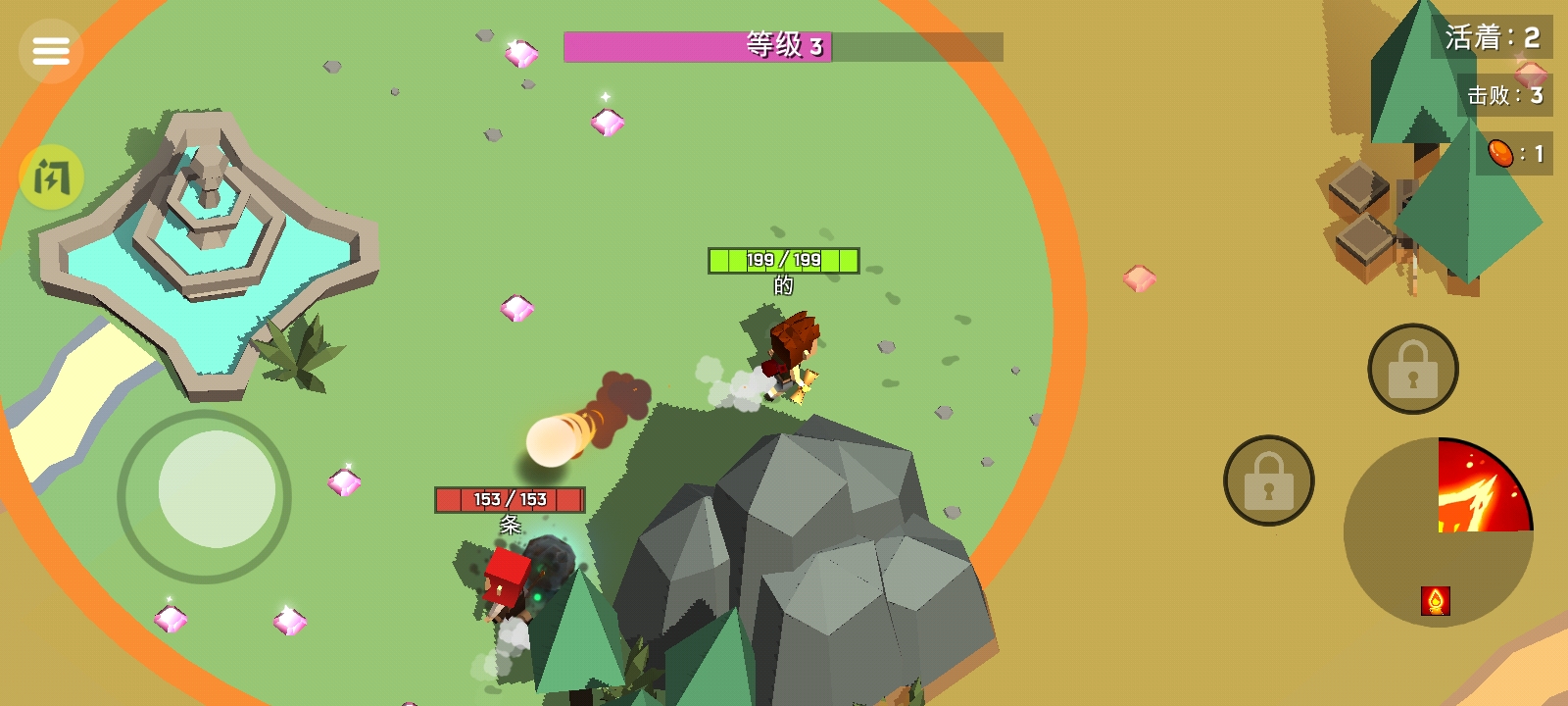Open the hamburger menu
The width and height of the screenshot is (1568, 706).
tap(51, 51)
